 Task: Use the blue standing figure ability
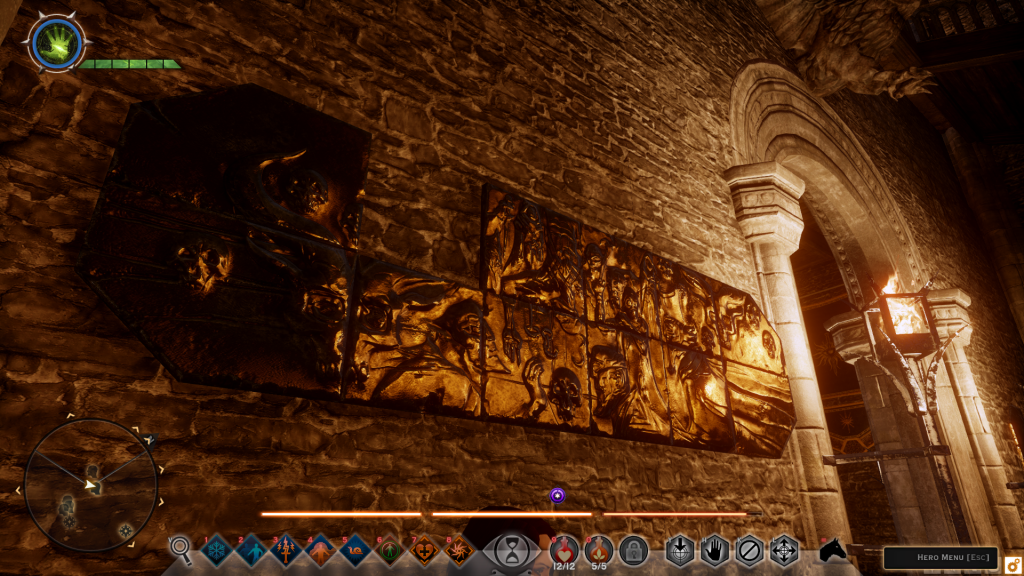point(251,550)
